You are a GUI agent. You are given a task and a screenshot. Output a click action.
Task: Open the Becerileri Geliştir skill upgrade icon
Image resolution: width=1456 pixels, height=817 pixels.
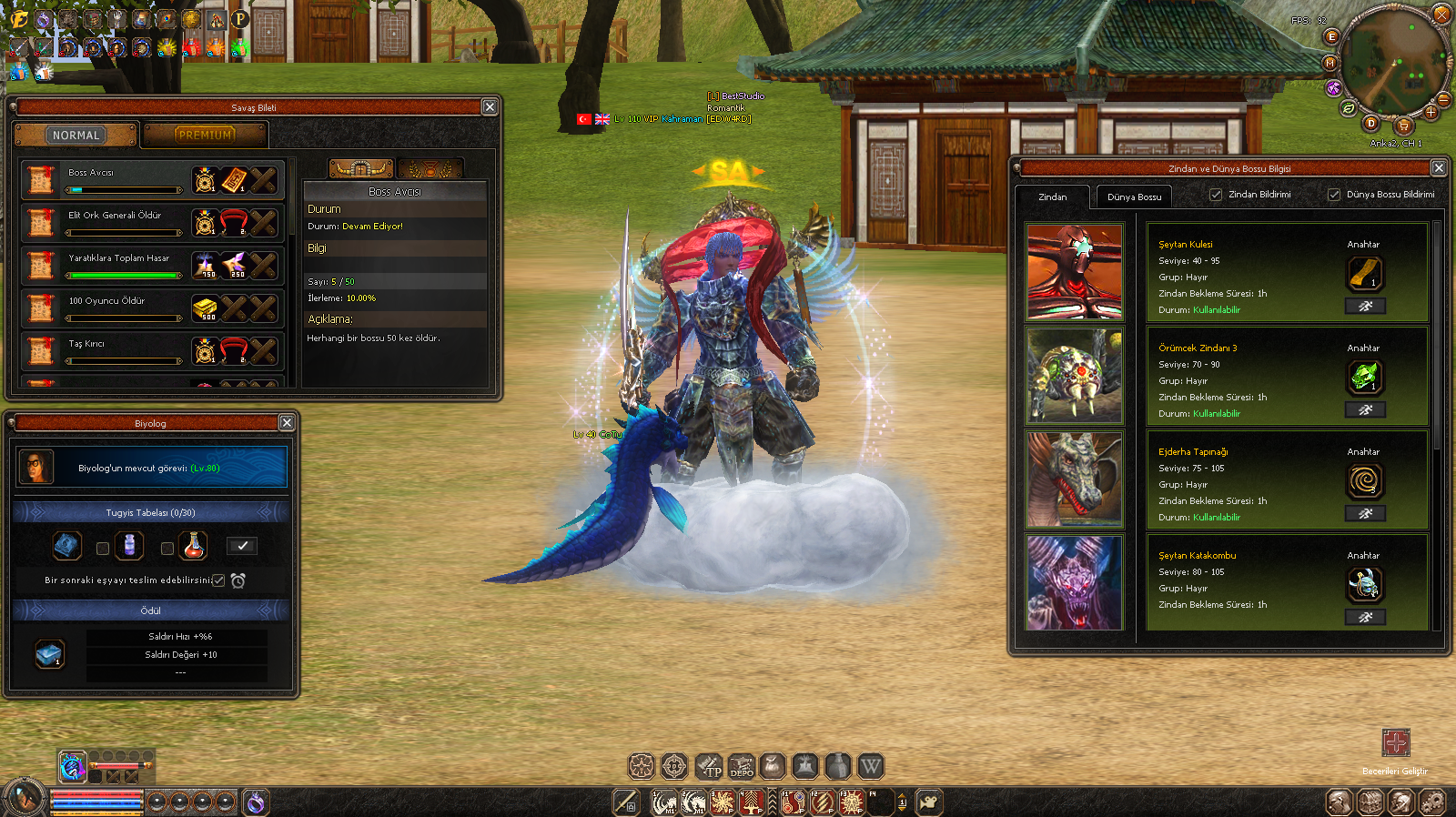coord(1395,742)
